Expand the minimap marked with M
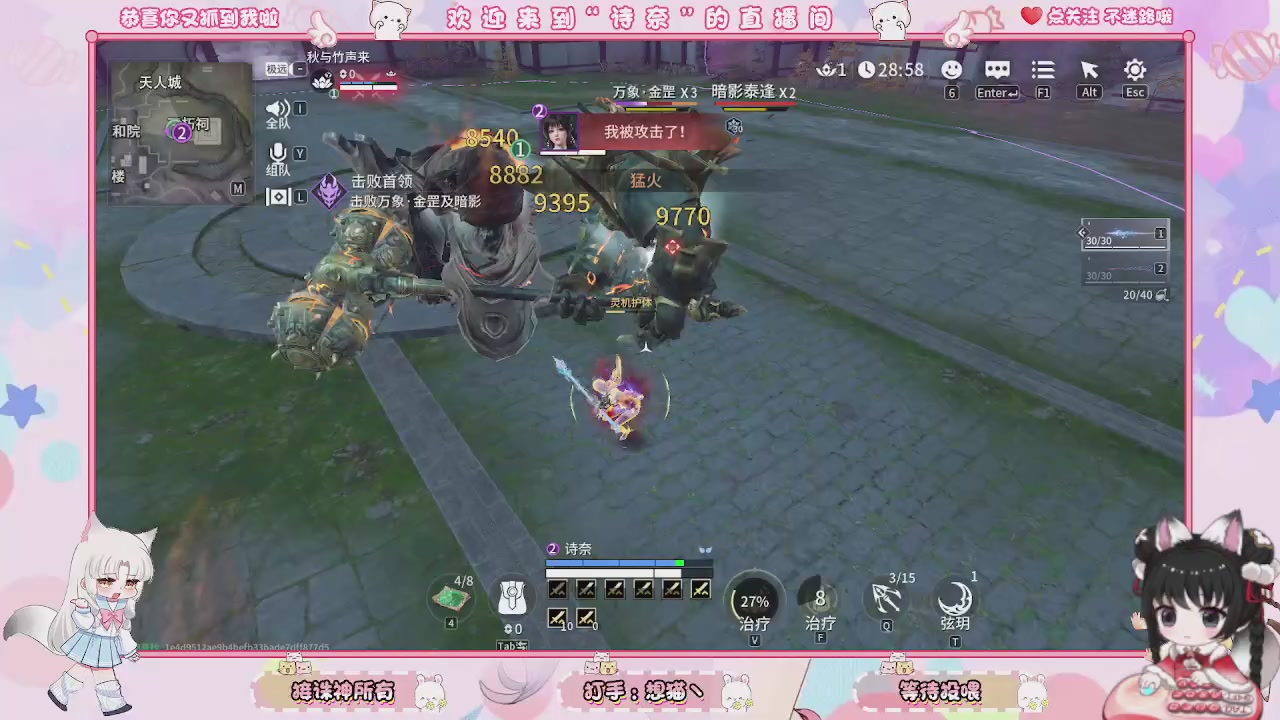Viewport: 1280px width, 720px height. pyautogui.click(x=237, y=188)
